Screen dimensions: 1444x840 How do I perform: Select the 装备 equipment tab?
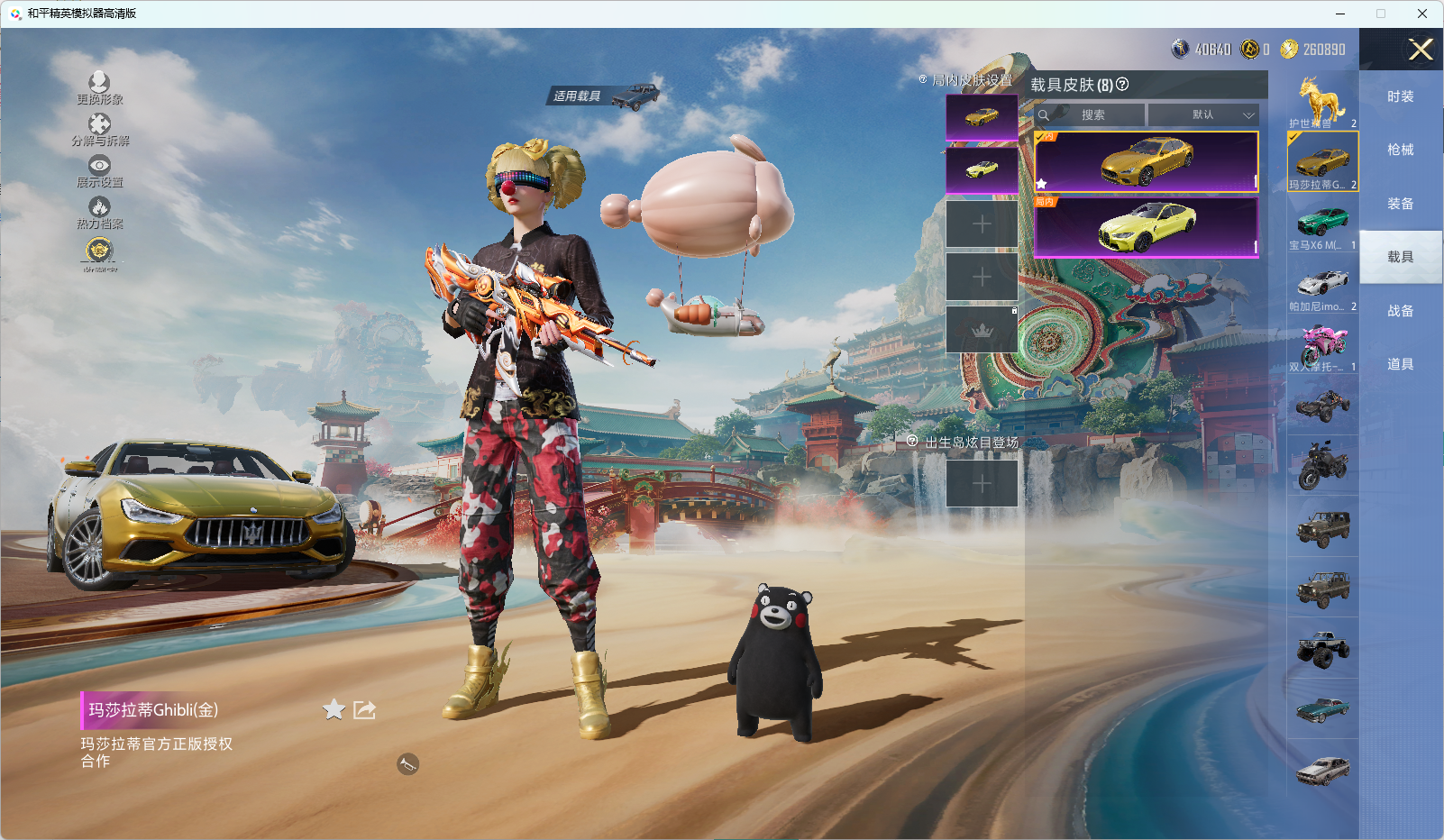tap(1400, 204)
